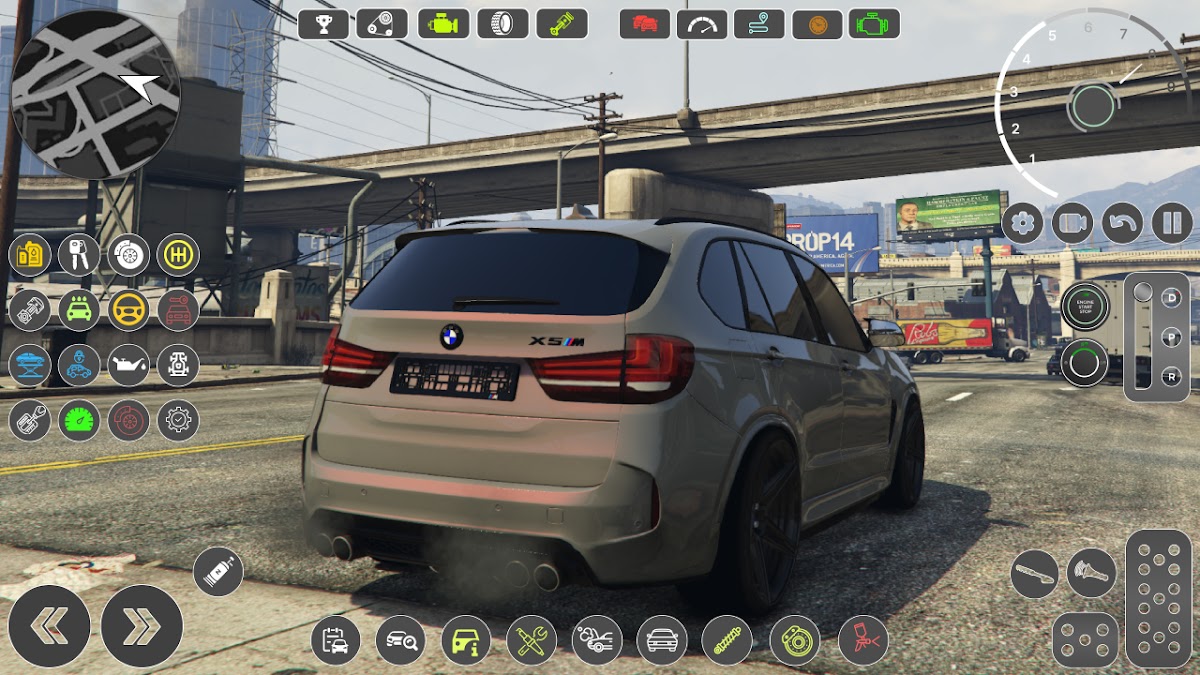The width and height of the screenshot is (1200, 675).
Task: Select the tire icon in the top bar
Action: (x=502, y=23)
